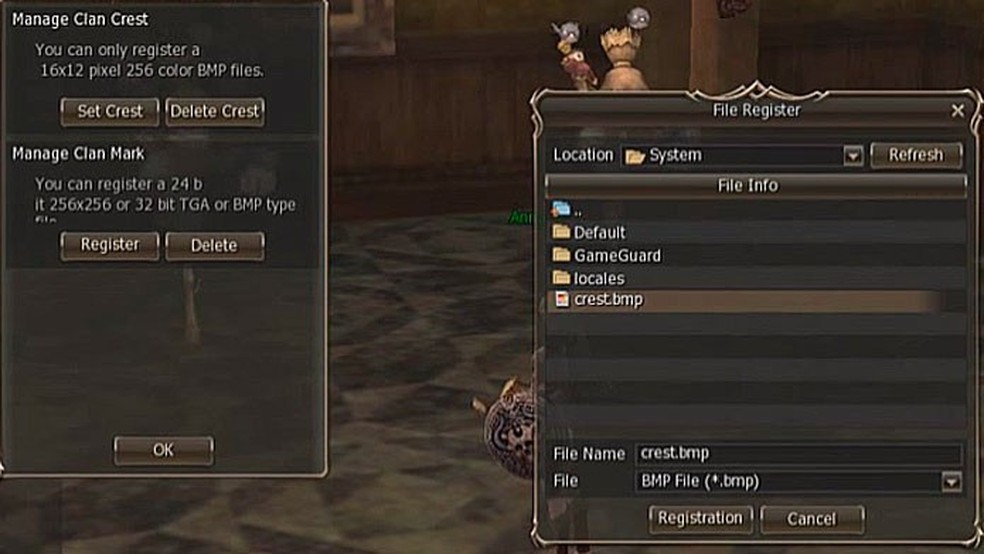The width and height of the screenshot is (984, 554).
Task: Cancel the file registration
Action: pos(811,519)
